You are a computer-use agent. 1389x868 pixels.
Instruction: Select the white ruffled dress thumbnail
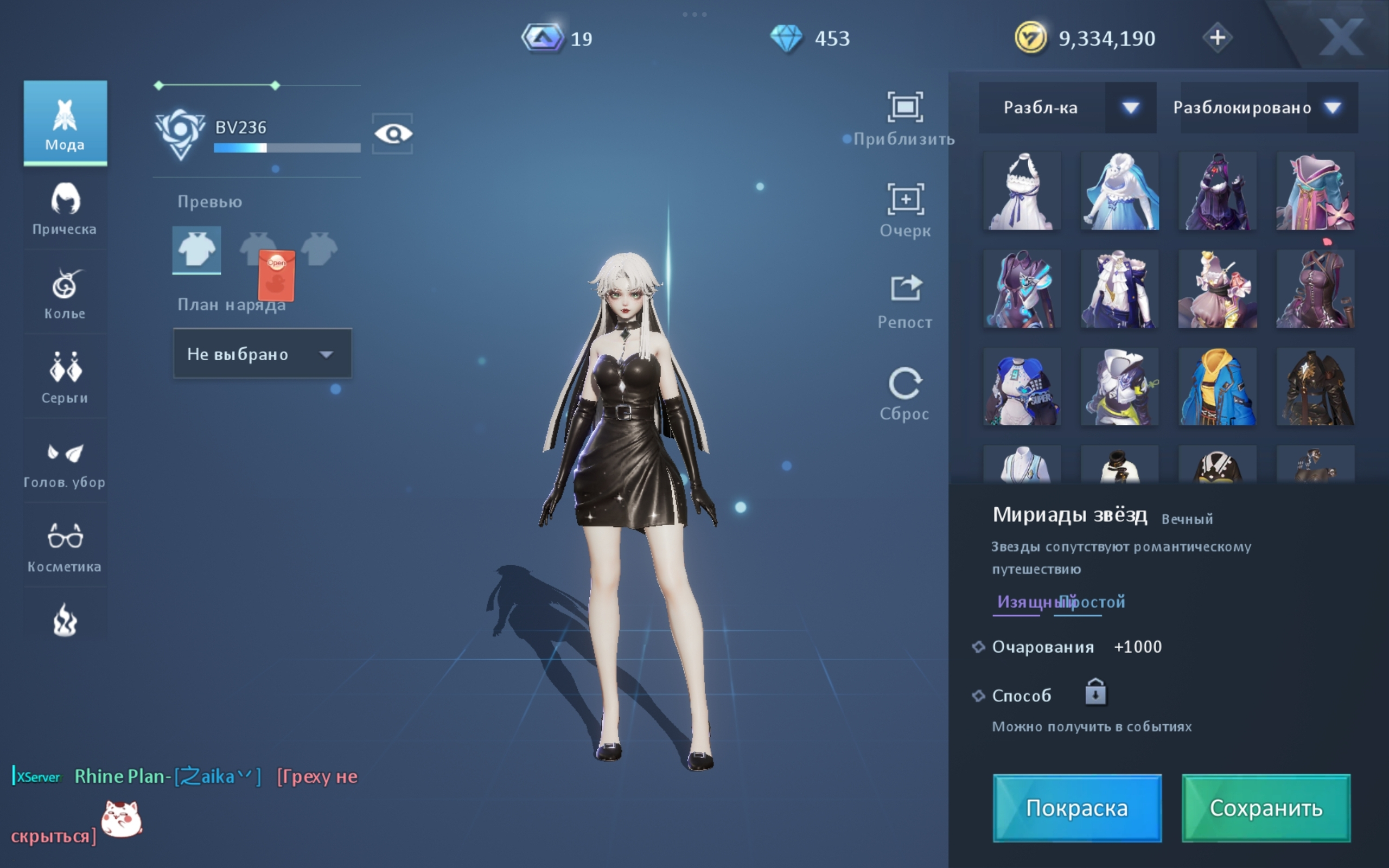click(1022, 192)
